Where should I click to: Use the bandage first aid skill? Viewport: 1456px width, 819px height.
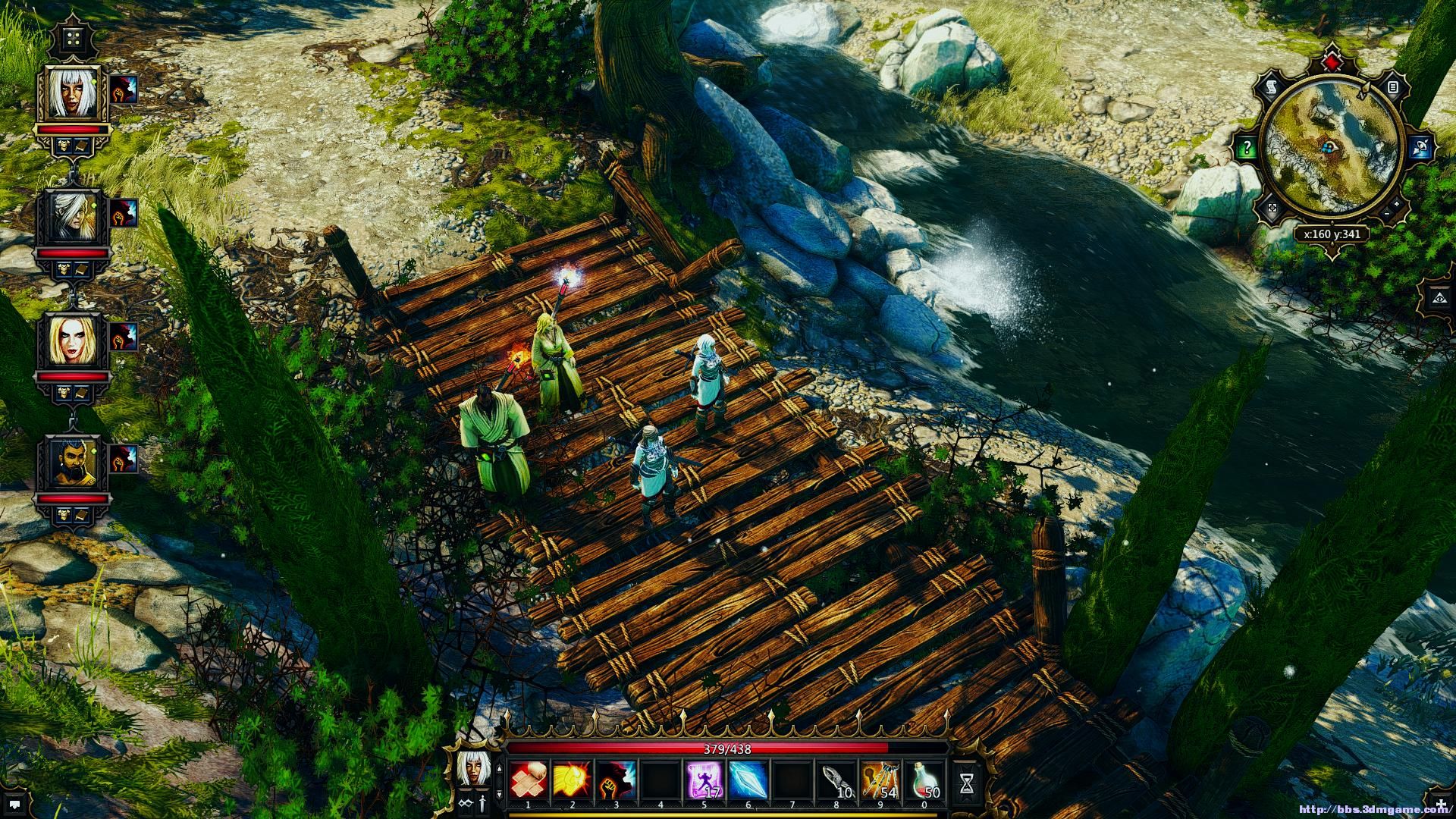coord(529,780)
